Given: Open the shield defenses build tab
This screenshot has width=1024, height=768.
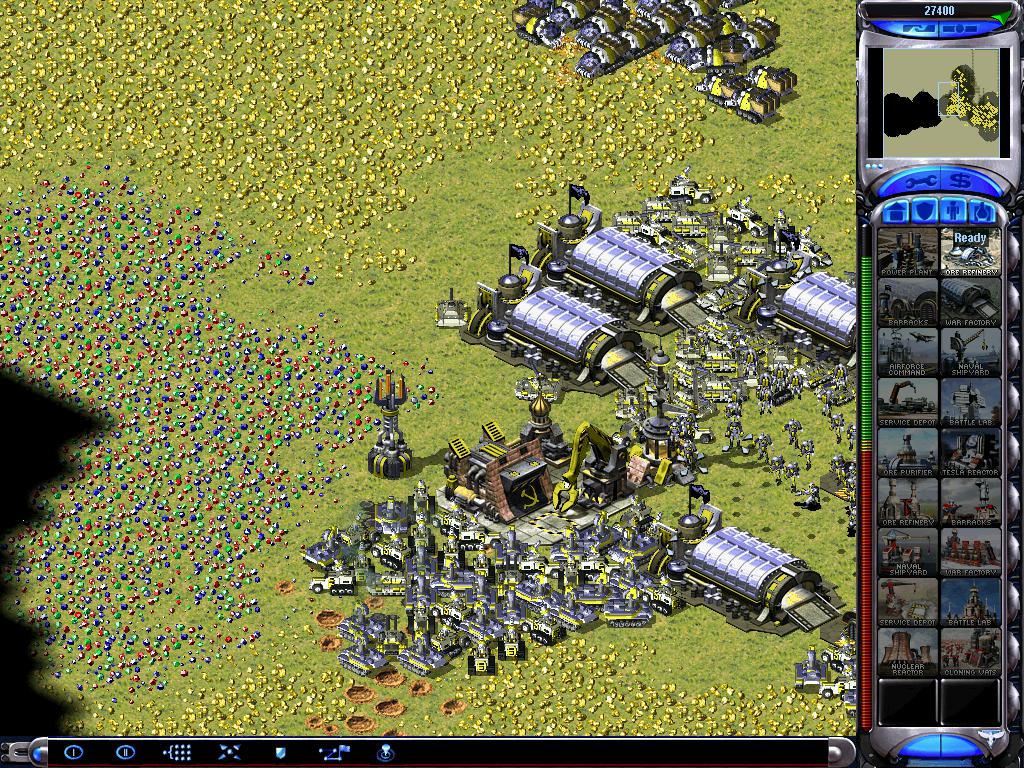Looking at the screenshot, I should tap(925, 212).
